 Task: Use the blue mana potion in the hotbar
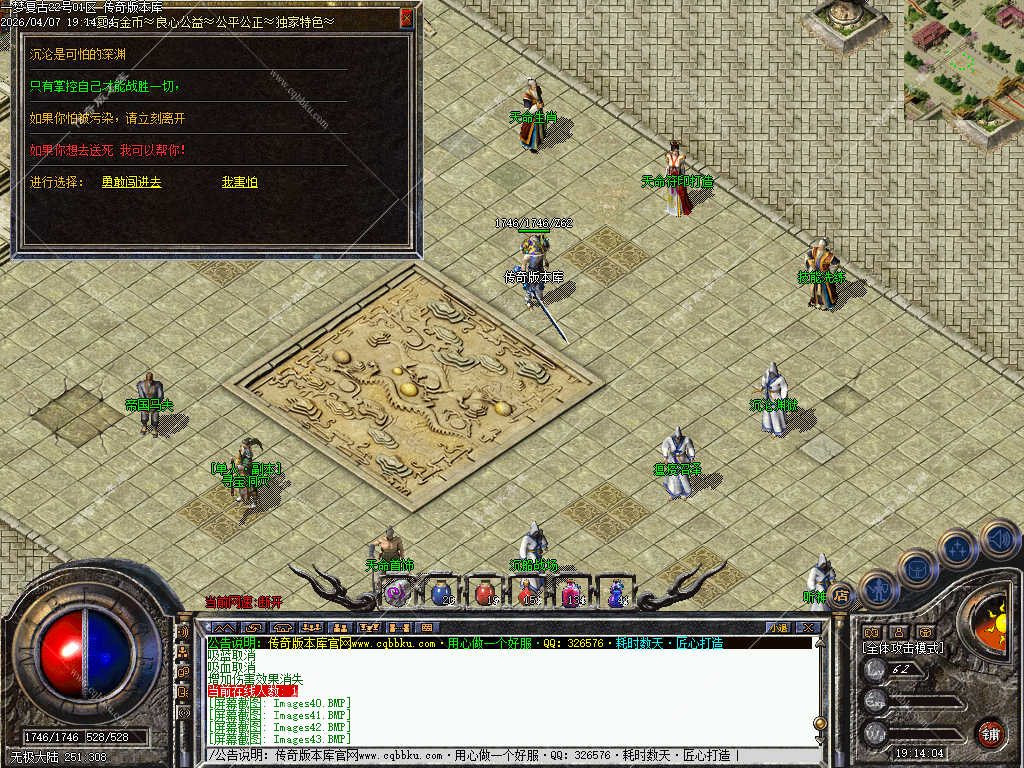click(x=441, y=593)
